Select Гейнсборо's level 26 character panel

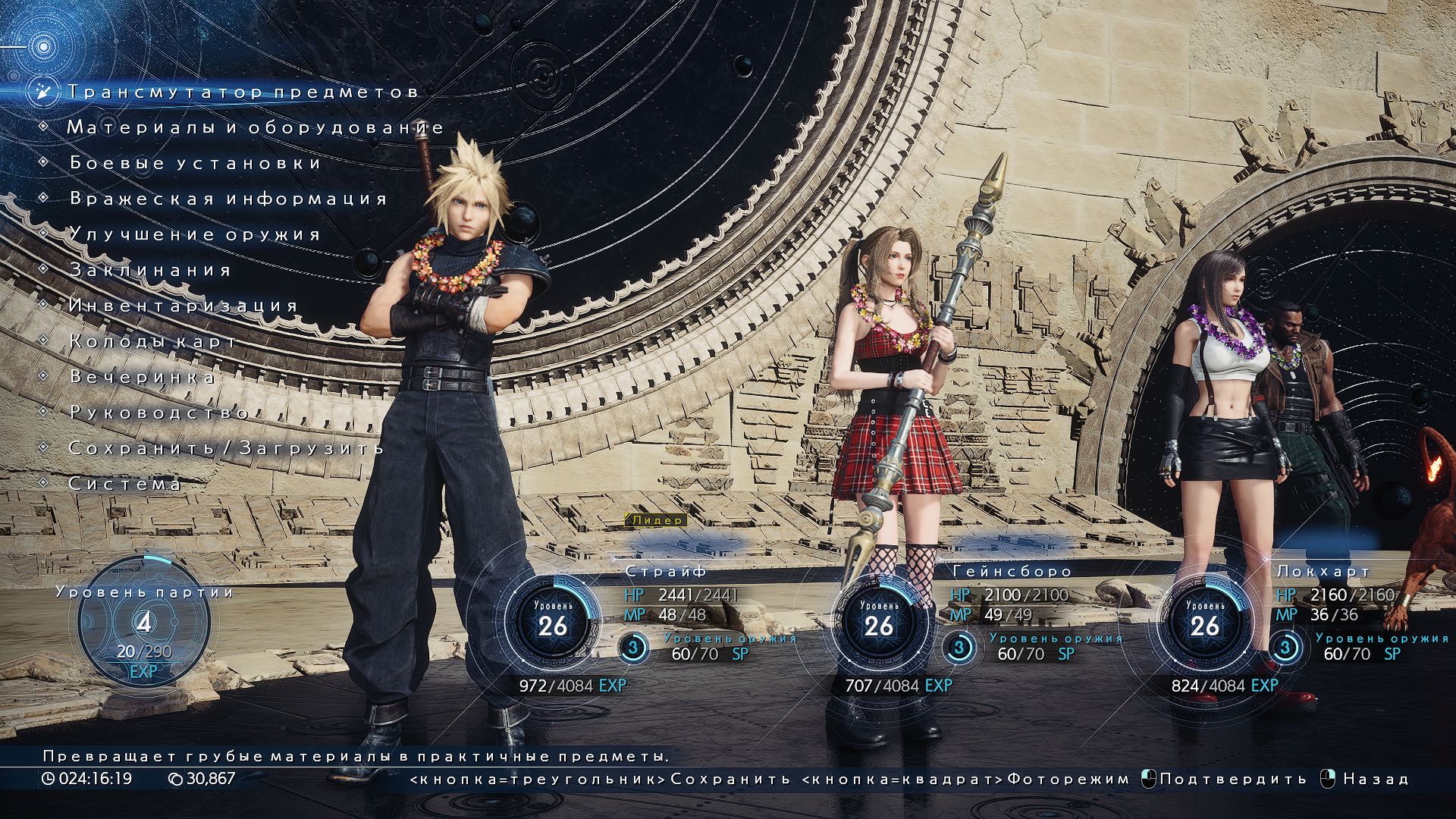click(879, 624)
